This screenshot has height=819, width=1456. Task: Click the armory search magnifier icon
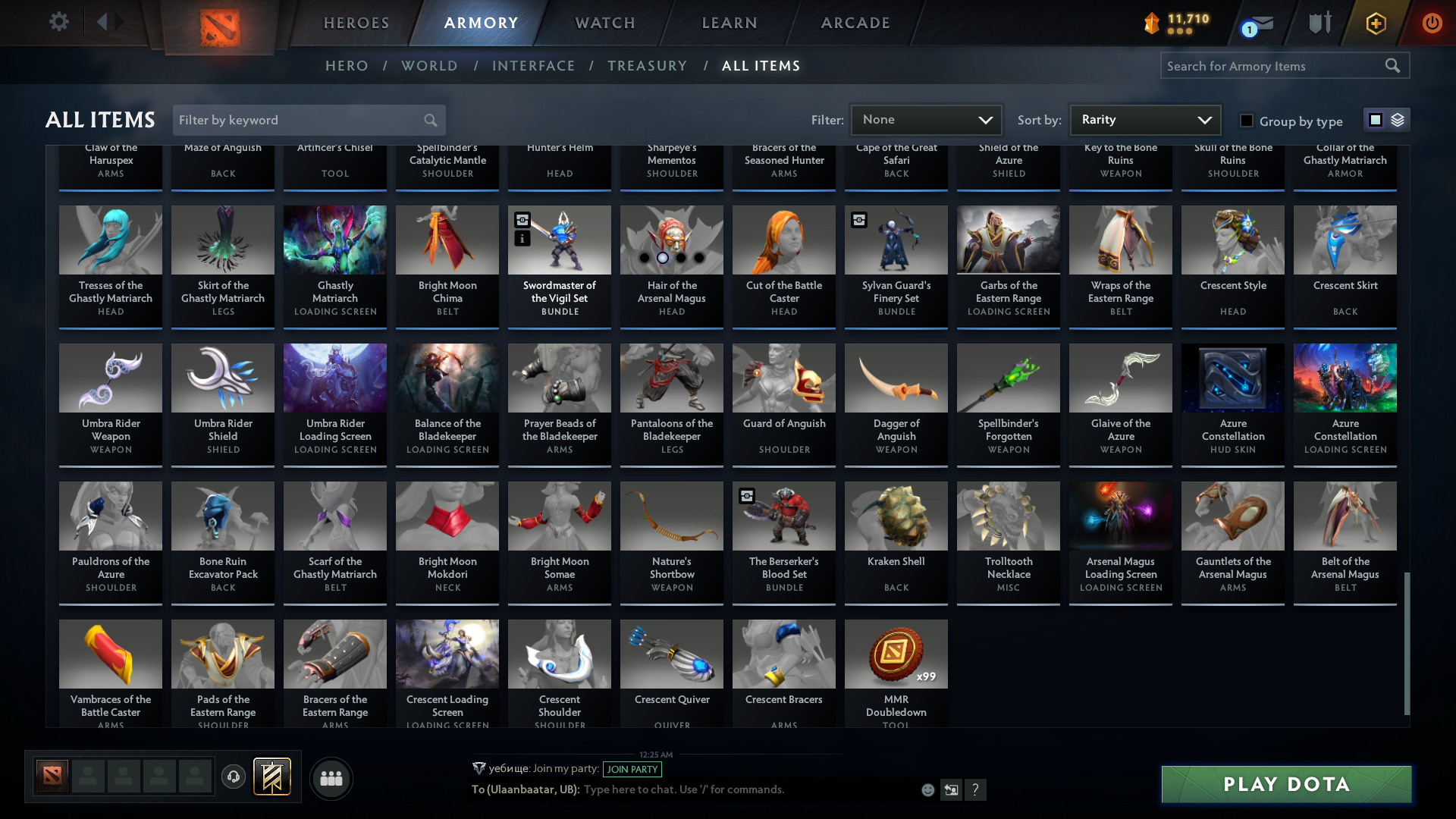point(1394,65)
